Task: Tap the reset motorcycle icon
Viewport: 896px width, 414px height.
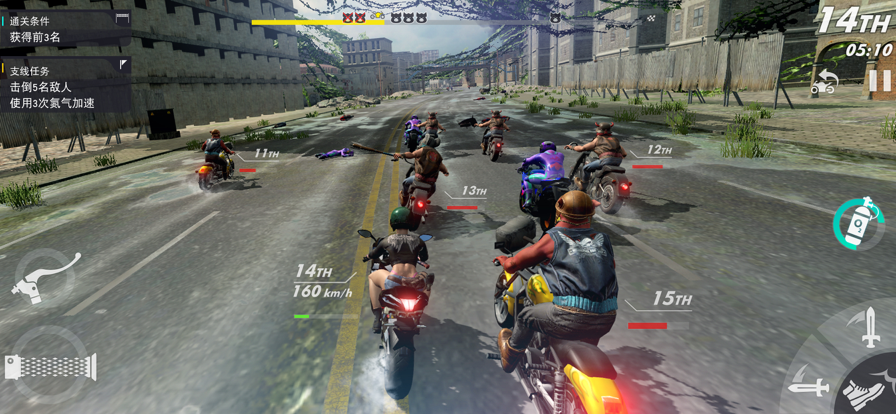Action: point(823,83)
